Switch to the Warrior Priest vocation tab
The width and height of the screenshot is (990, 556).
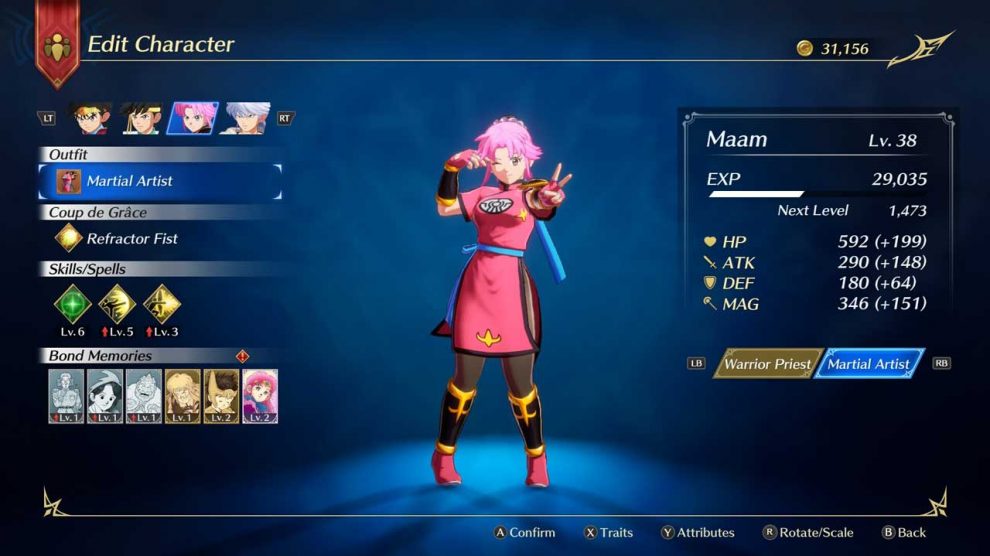pyautogui.click(x=768, y=364)
